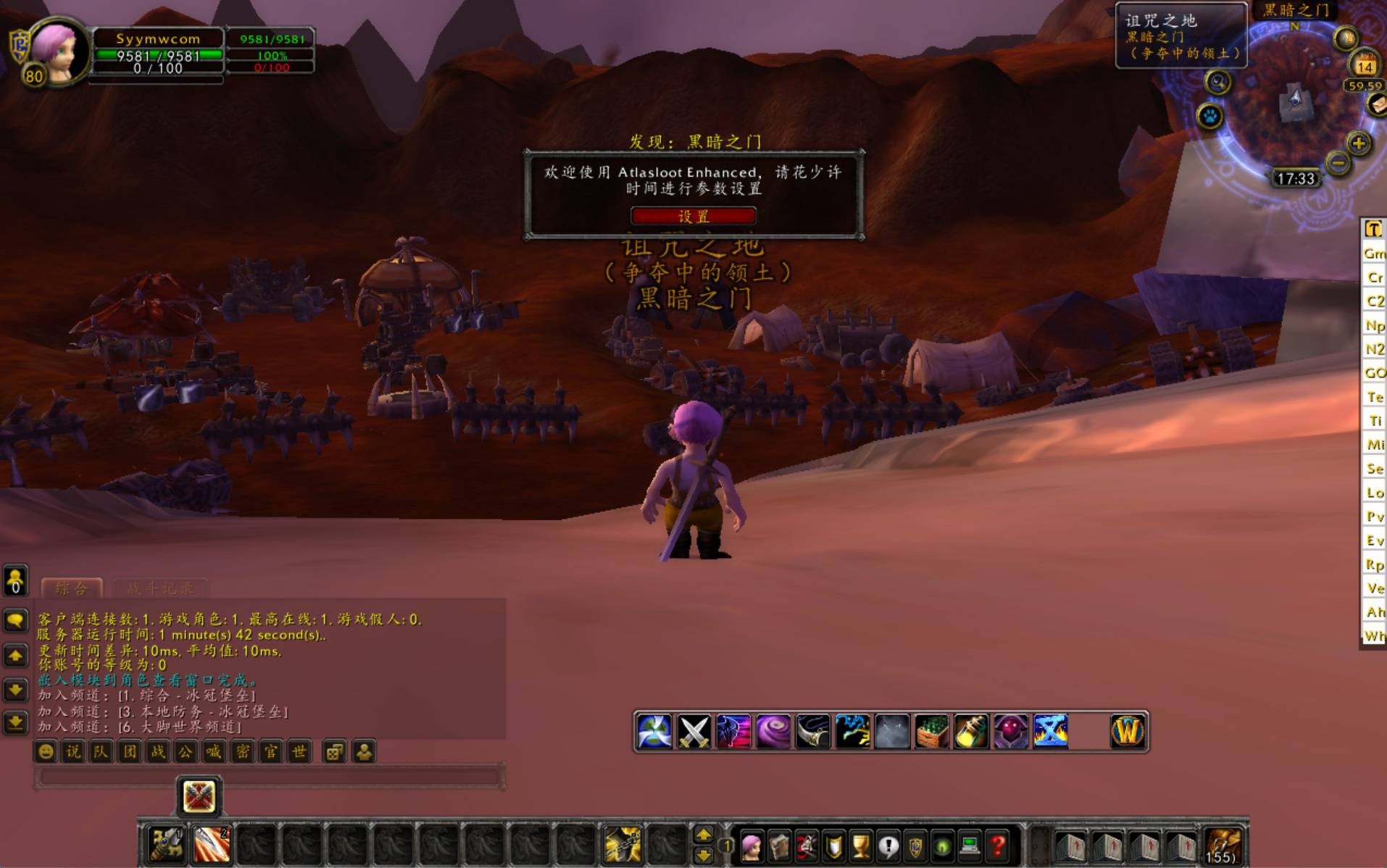Zoom in the minimap with the plus button

[x=1358, y=143]
